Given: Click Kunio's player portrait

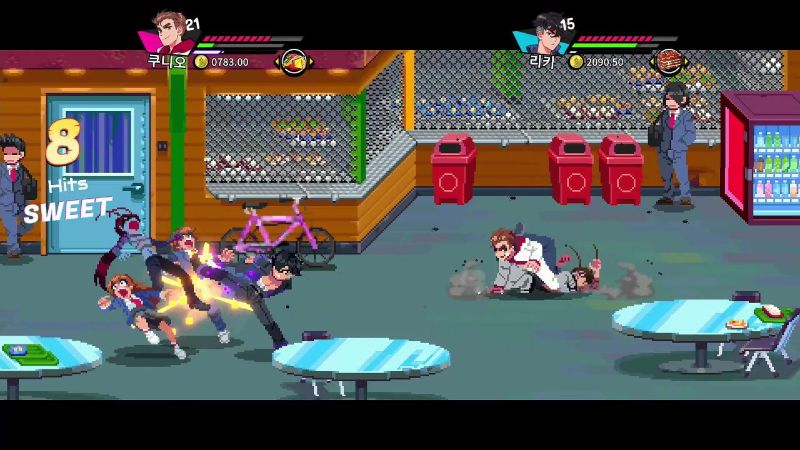Looking at the screenshot, I should [168, 33].
